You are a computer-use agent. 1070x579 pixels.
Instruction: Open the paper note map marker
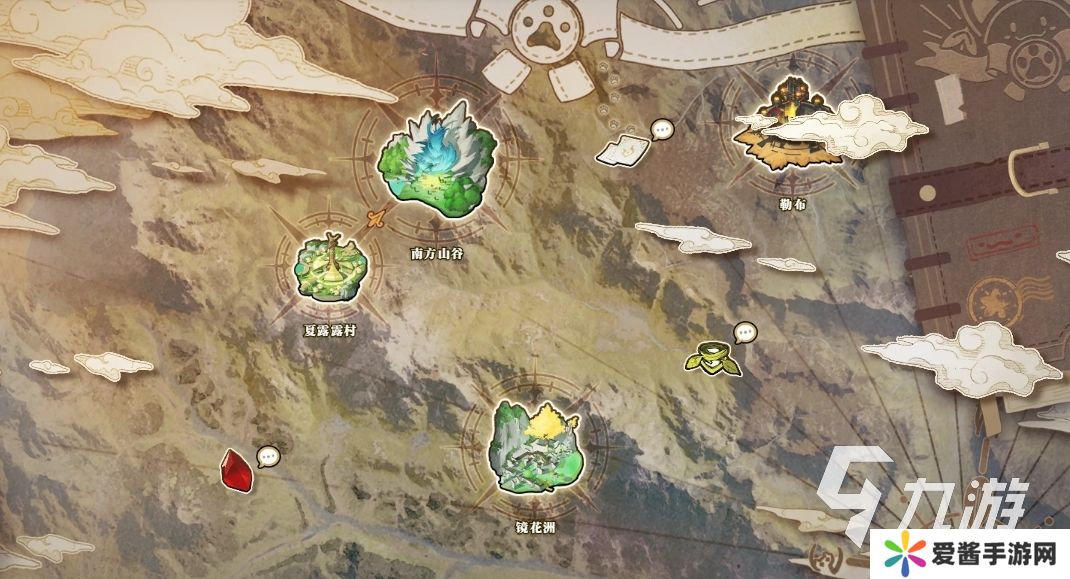pyautogui.click(x=623, y=148)
